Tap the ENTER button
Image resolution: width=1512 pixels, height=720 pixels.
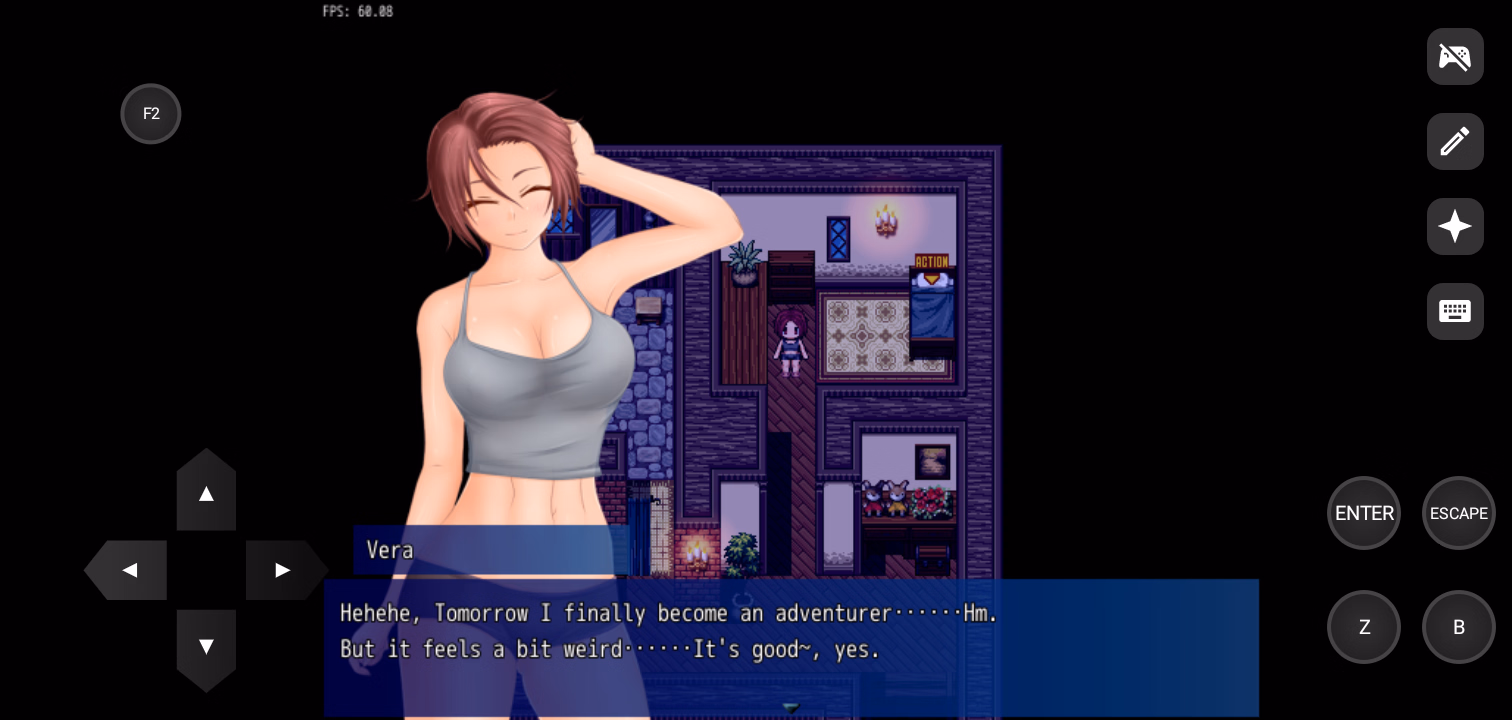pyautogui.click(x=1364, y=513)
